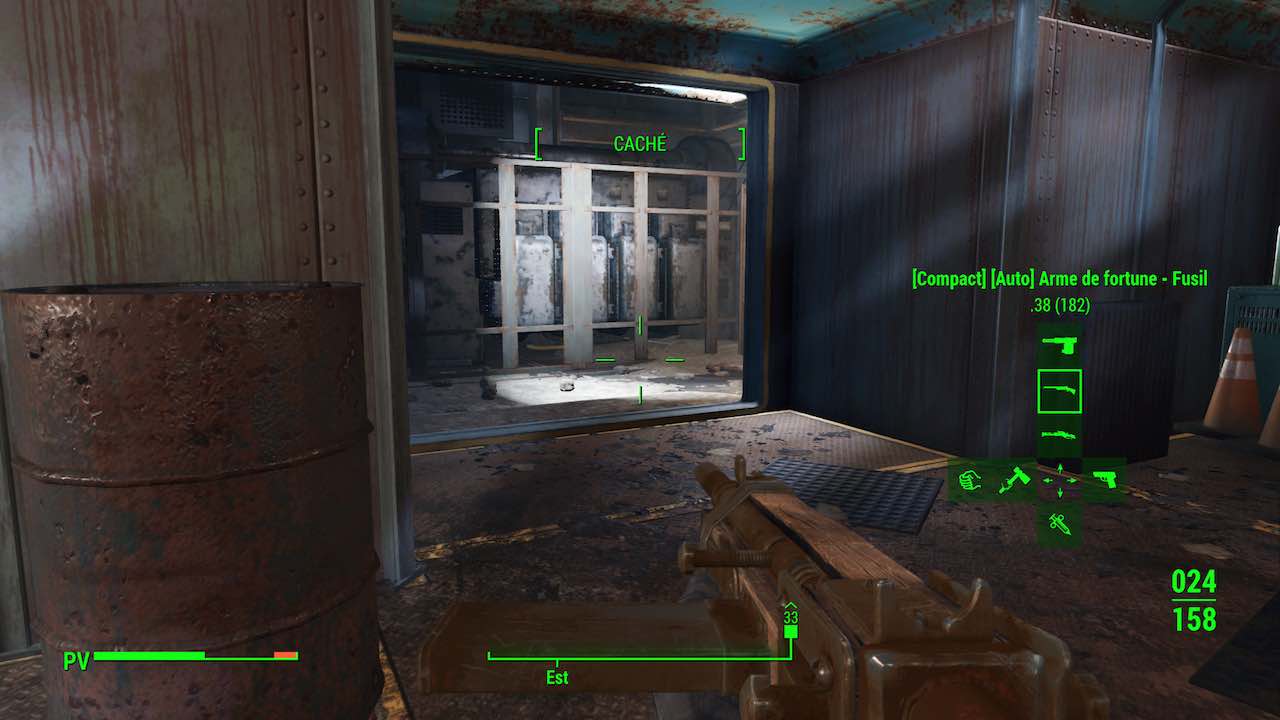Pick the compact pistol favorite slot

click(1104, 481)
